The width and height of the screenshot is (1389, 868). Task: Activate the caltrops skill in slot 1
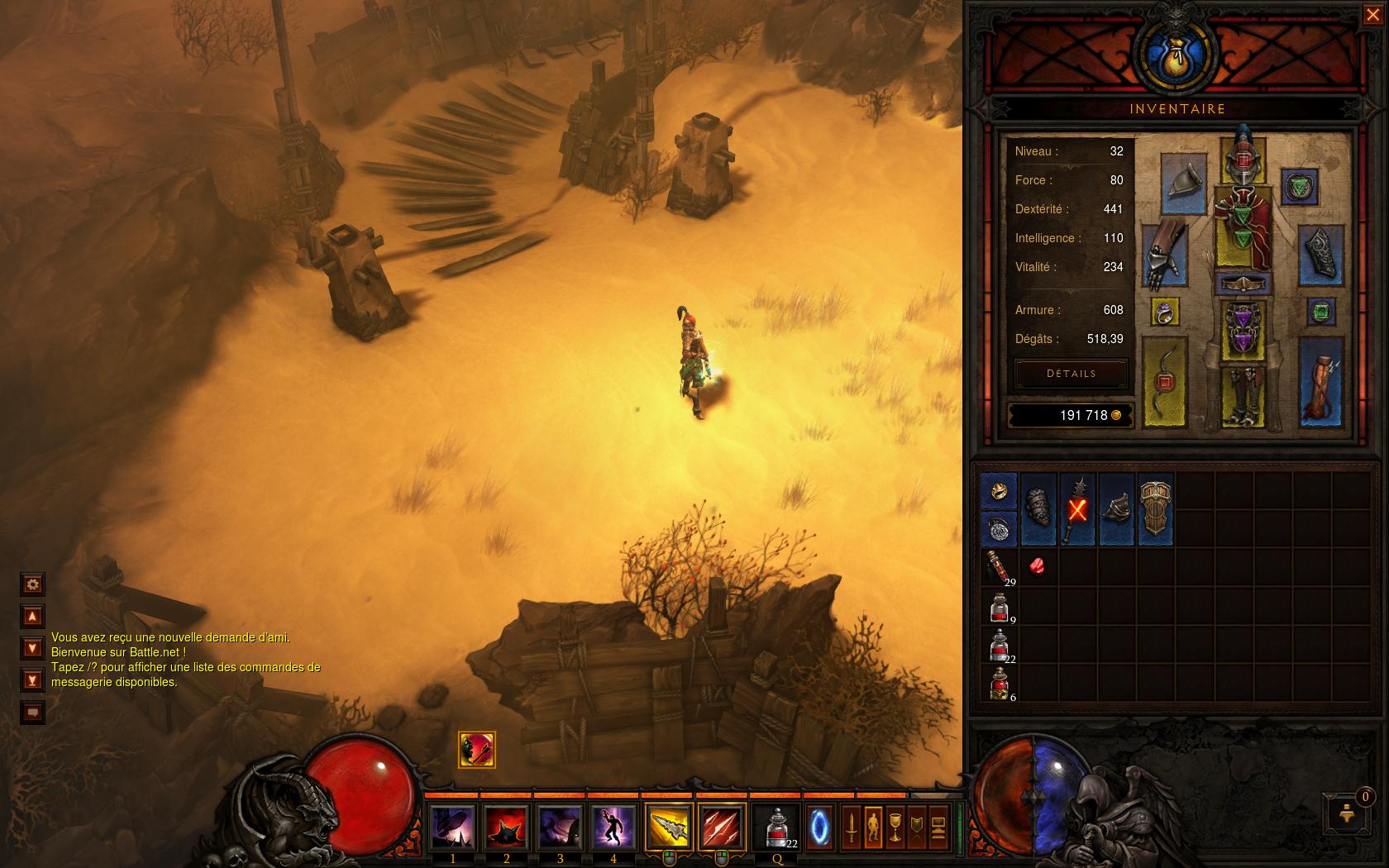click(x=453, y=827)
